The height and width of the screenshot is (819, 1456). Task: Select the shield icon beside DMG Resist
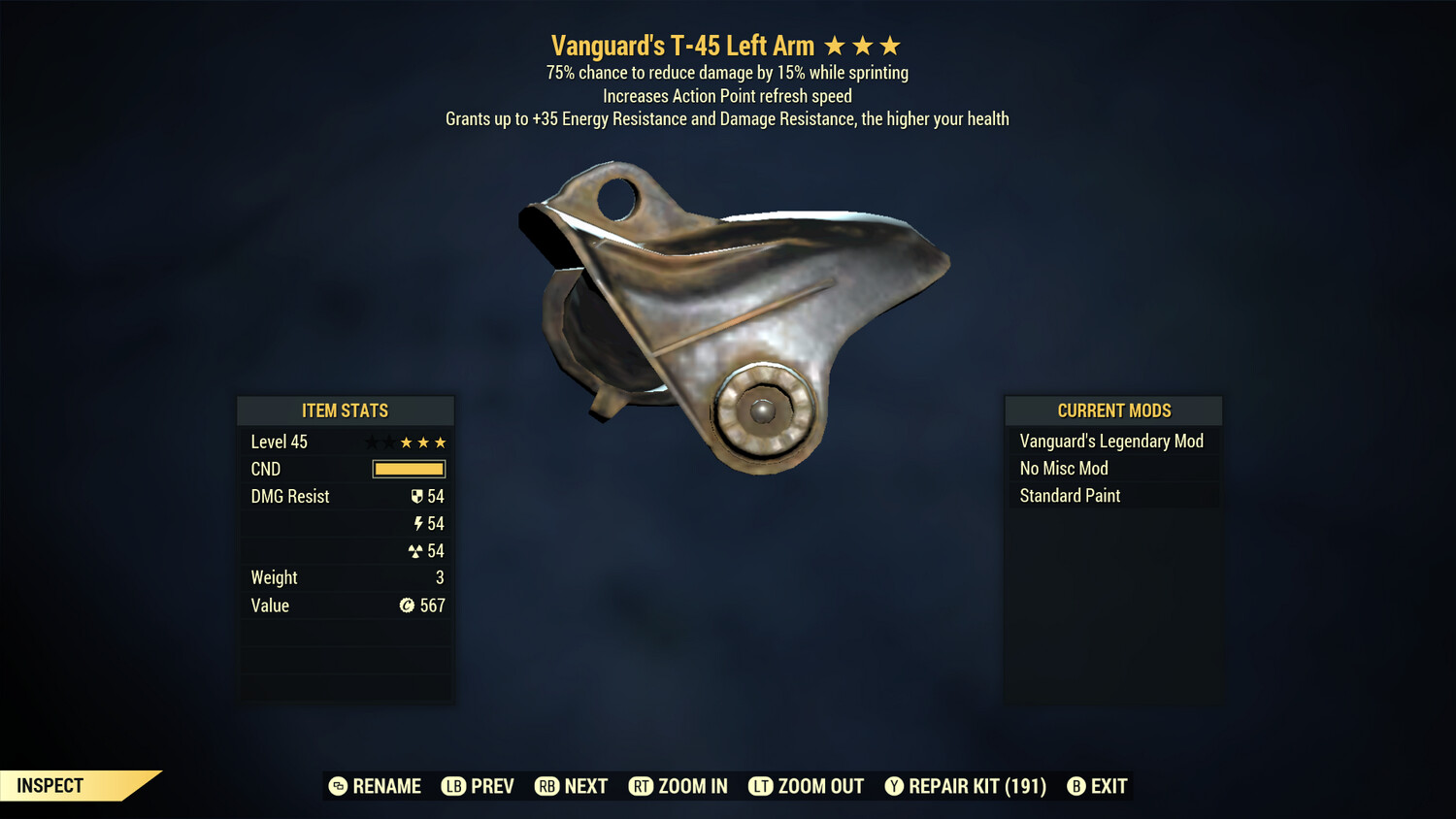pos(417,496)
